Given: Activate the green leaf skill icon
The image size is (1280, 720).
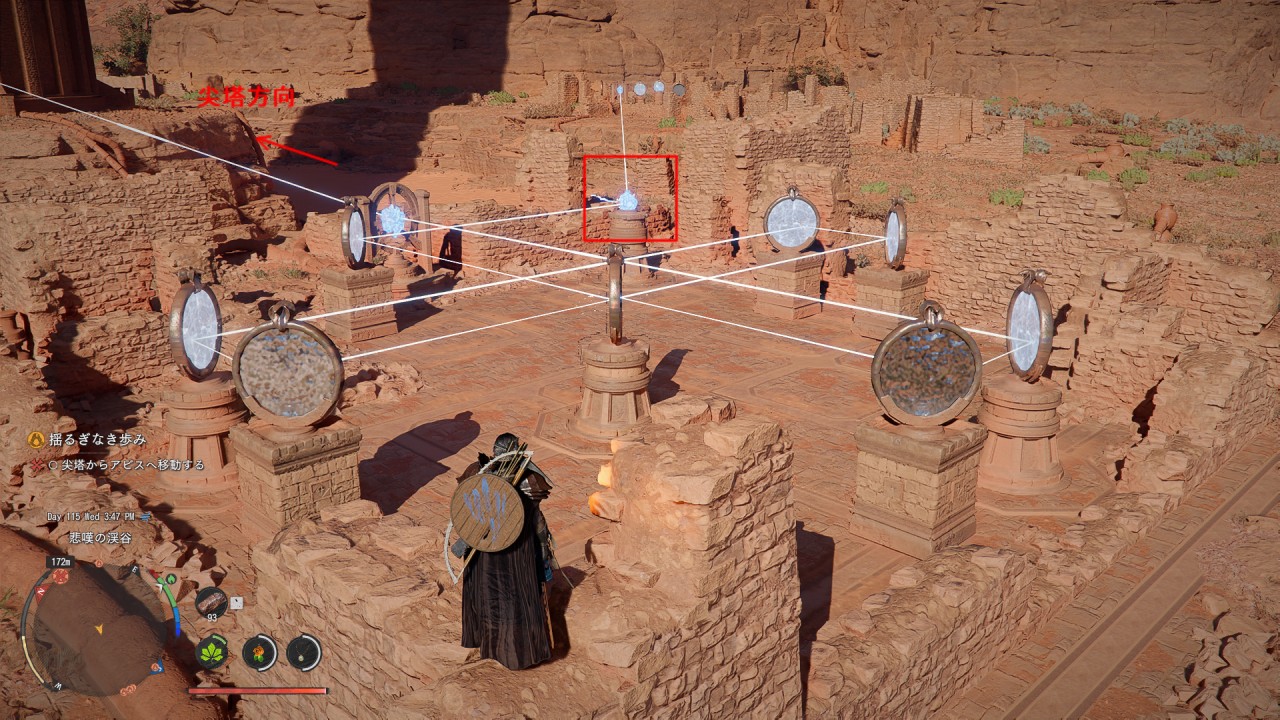Looking at the screenshot, I should 211,652.
